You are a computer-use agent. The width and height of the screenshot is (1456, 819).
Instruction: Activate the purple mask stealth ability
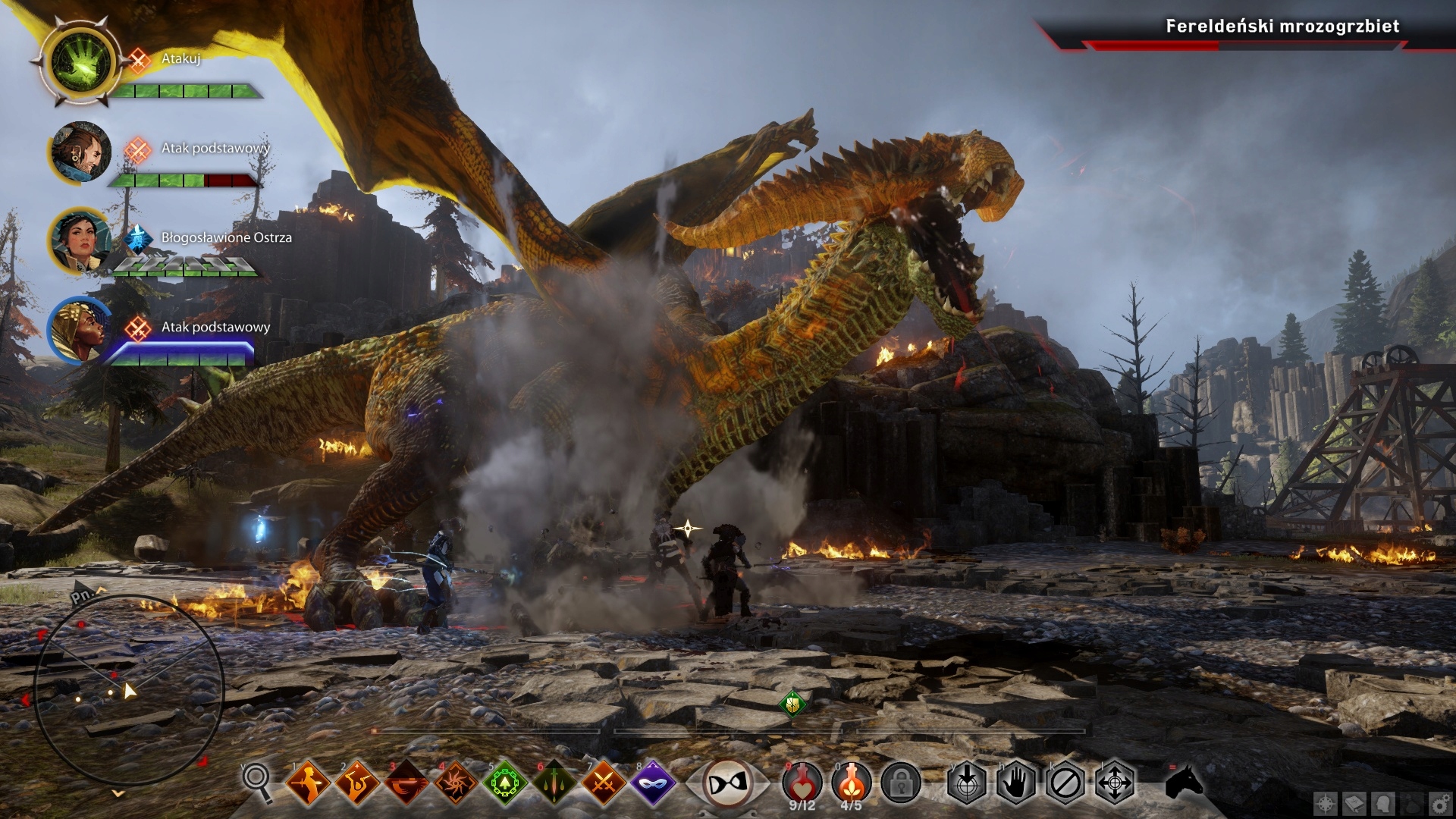[653, 782]
